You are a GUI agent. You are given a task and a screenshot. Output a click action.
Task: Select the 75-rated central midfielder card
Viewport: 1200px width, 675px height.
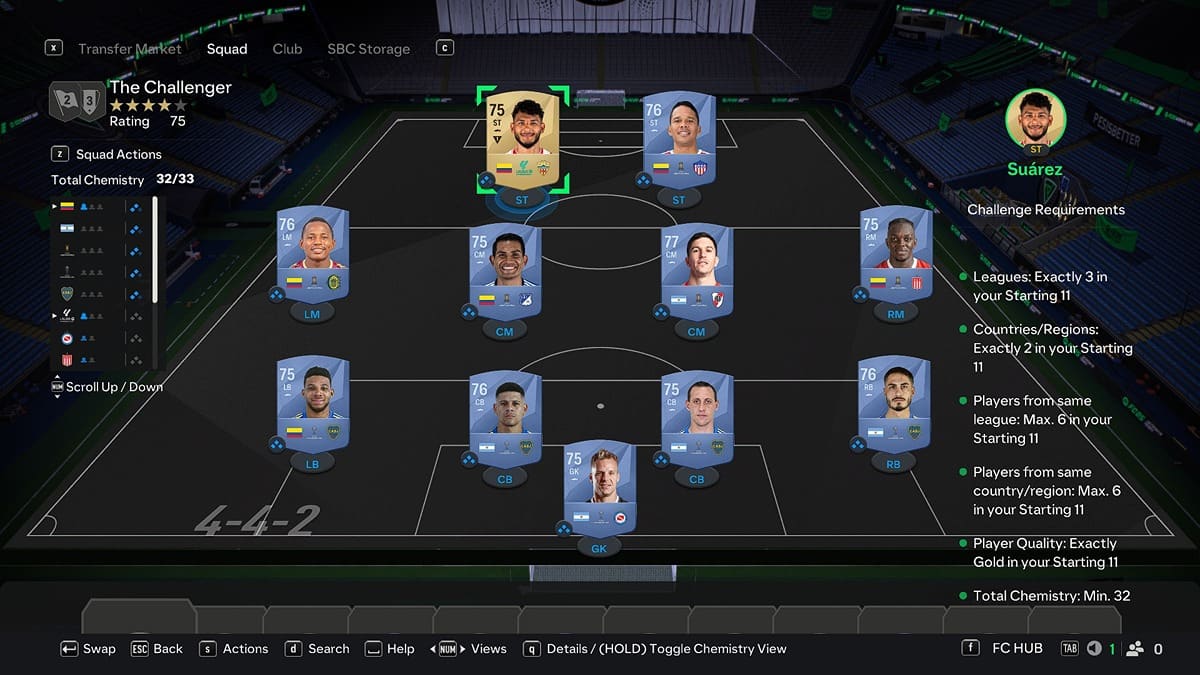(x=505, y=272)
